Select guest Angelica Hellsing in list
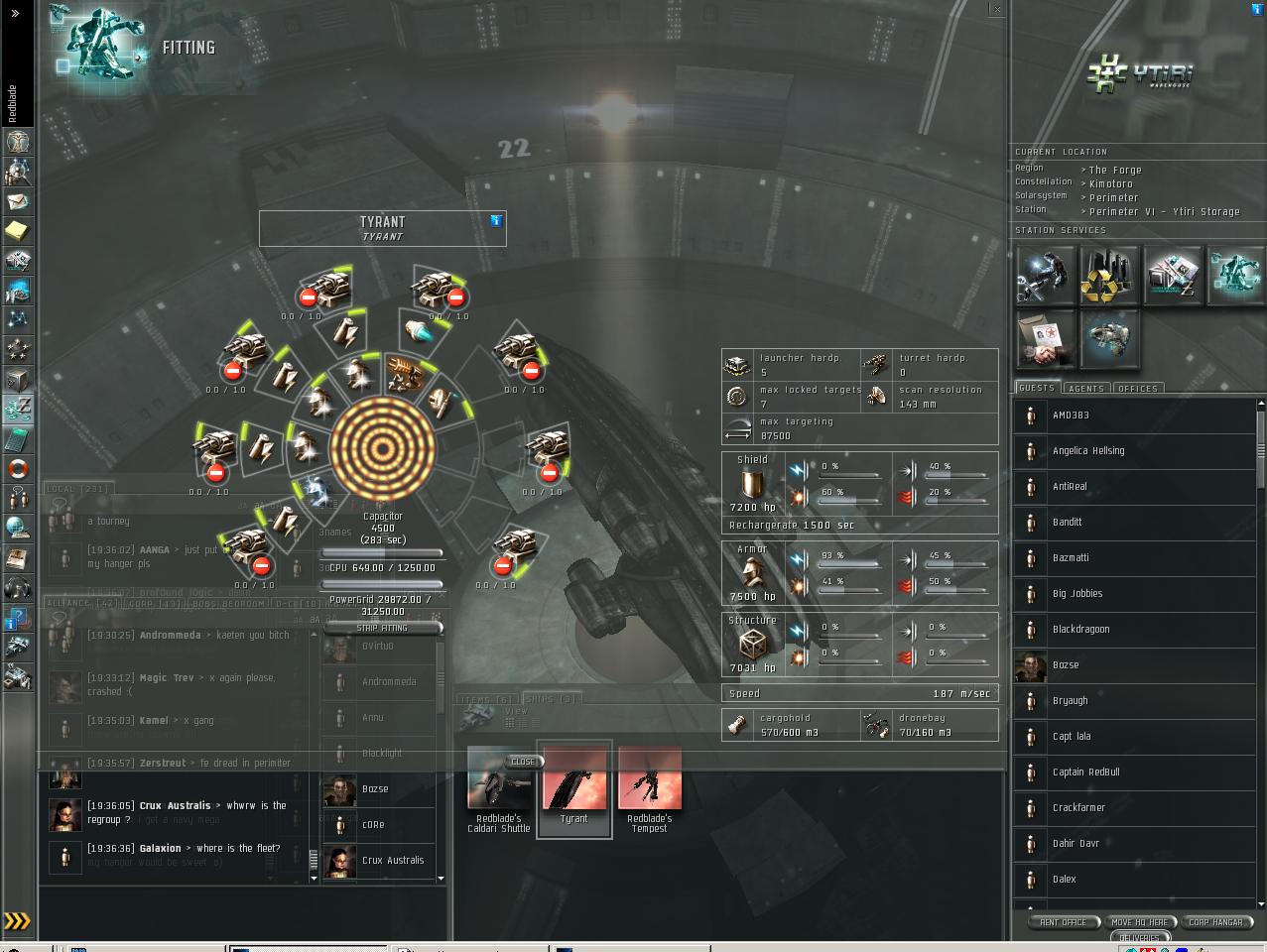This screenshot has height=952, width=1267. [1088, 451]
